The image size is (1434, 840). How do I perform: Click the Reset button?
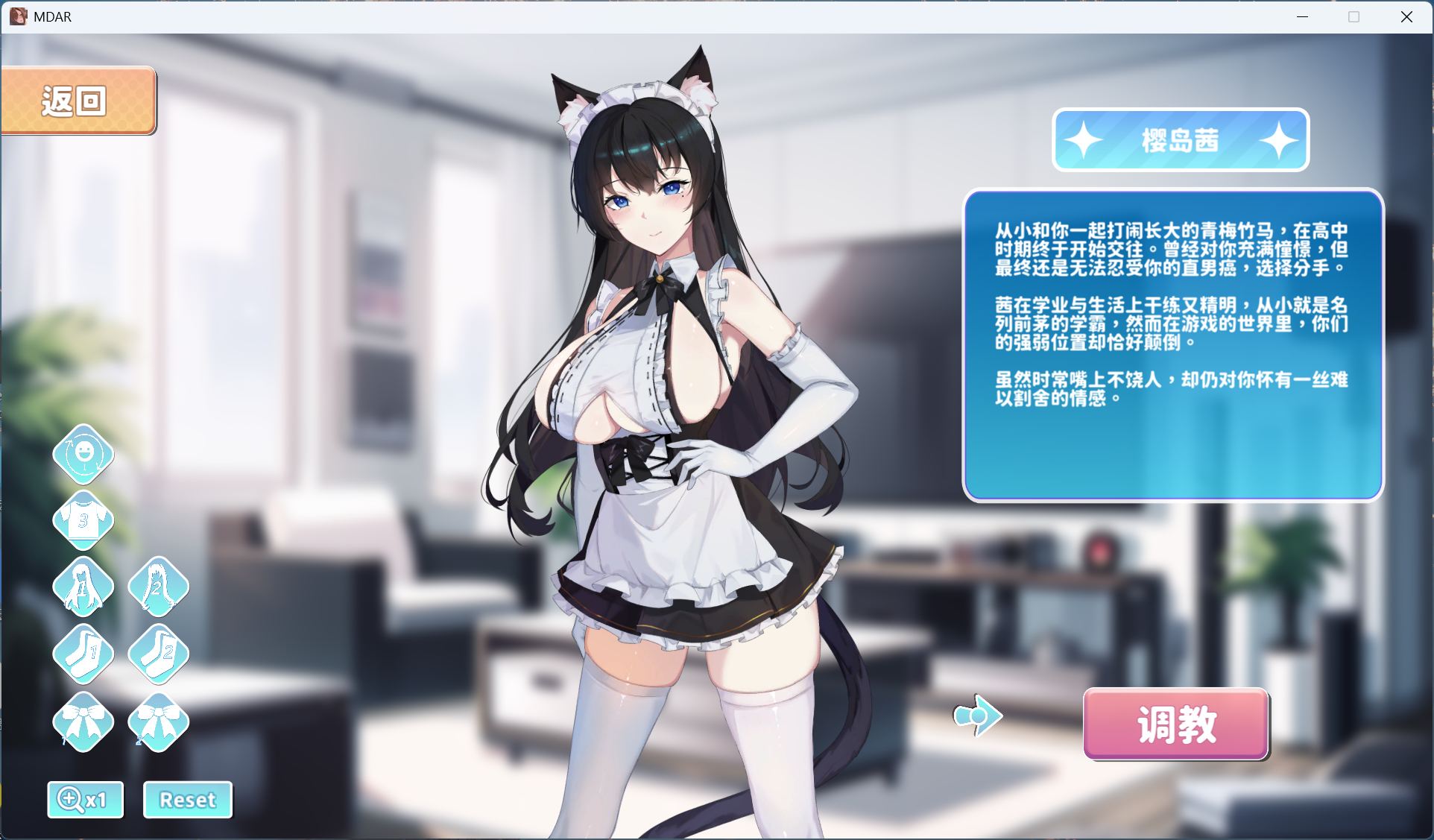coord(187,799)
